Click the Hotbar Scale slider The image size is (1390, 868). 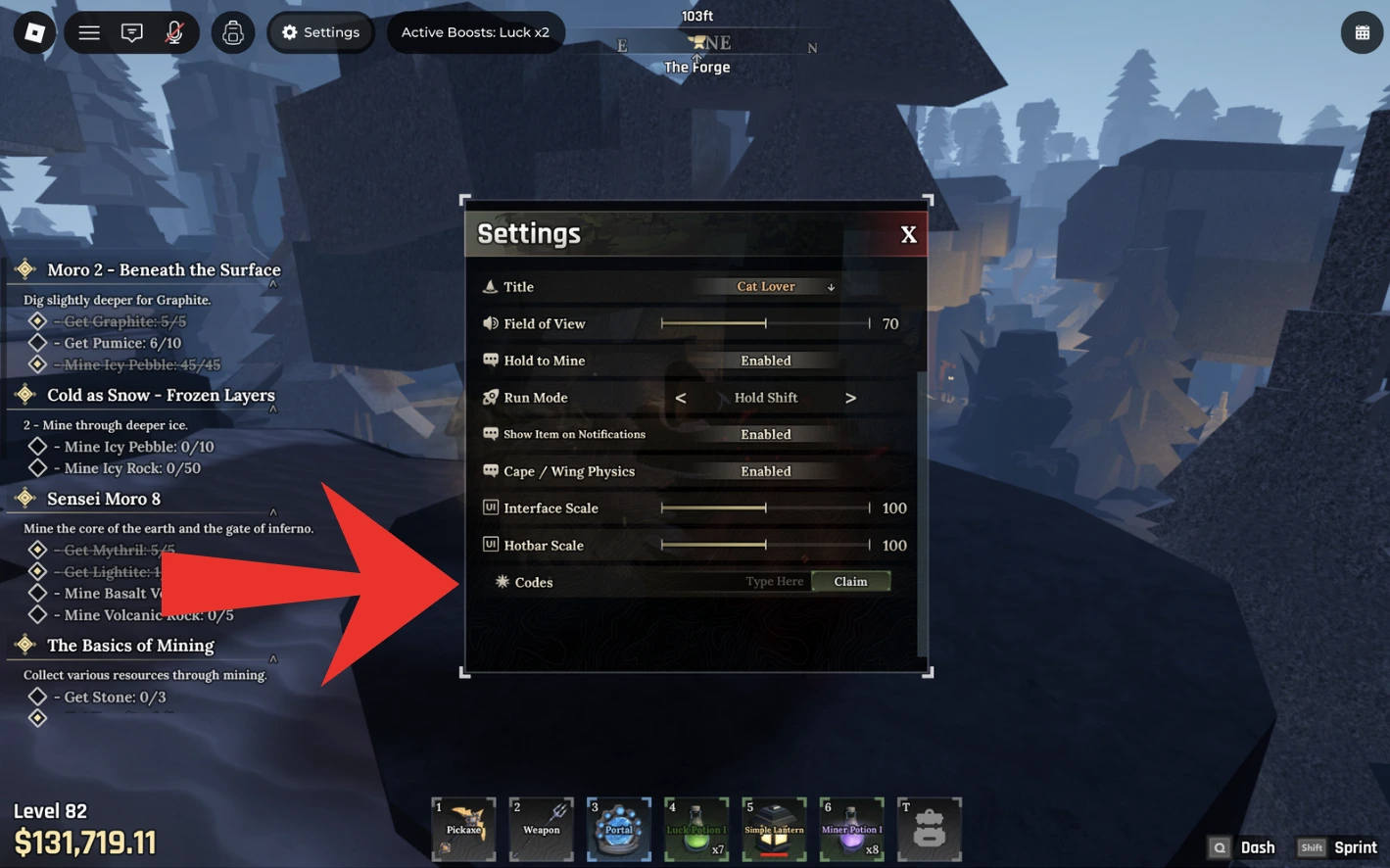point(765,545)
